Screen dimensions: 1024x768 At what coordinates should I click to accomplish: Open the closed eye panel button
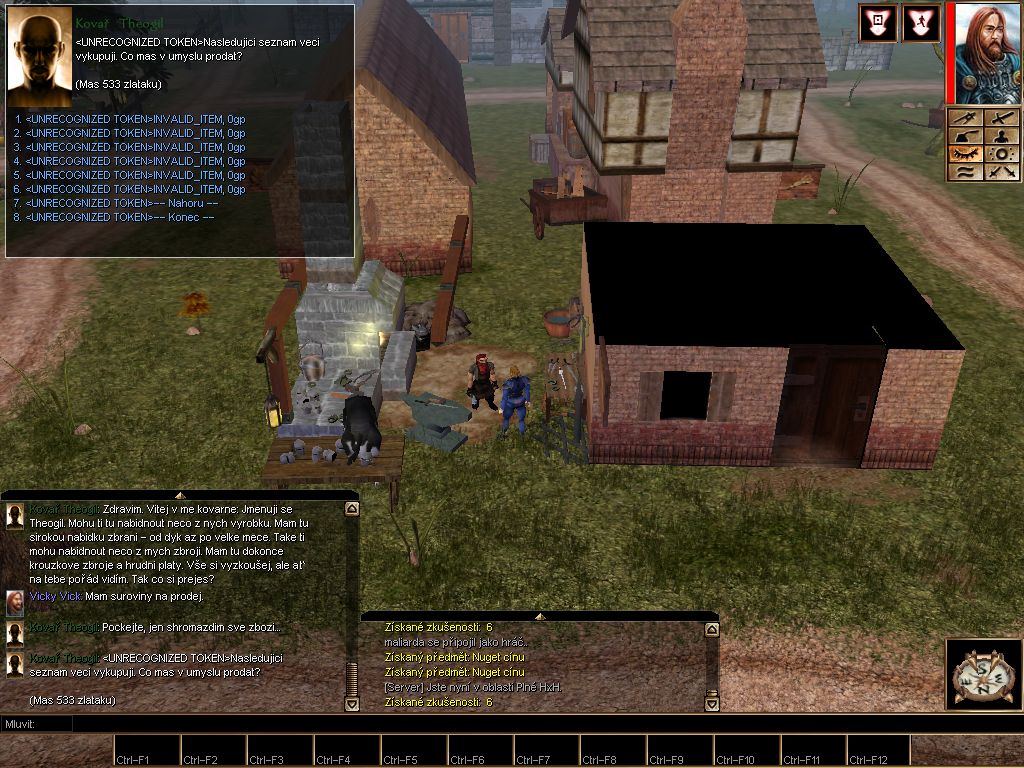point(965,154)
